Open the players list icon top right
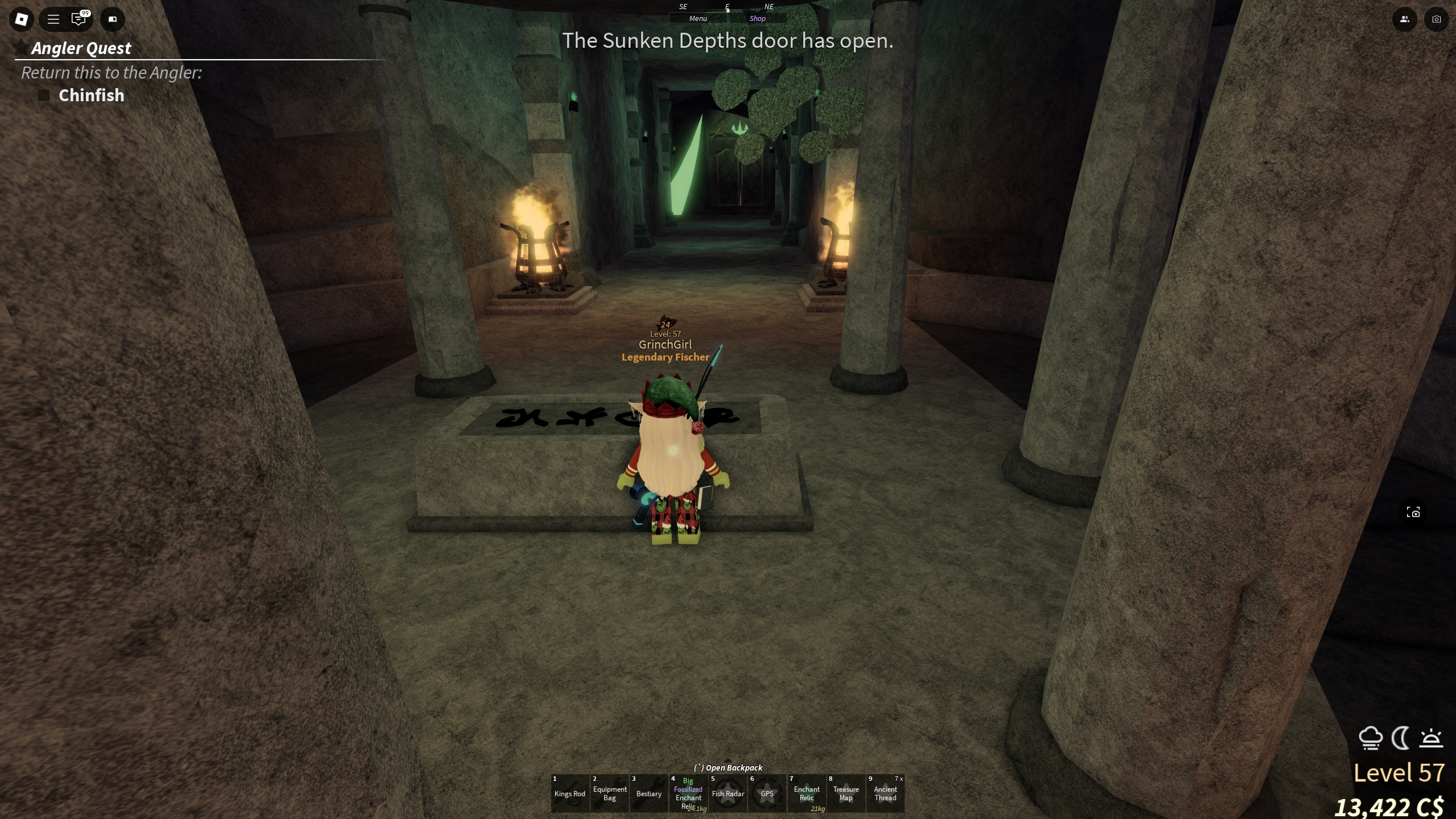 (x=1404, y=19)
